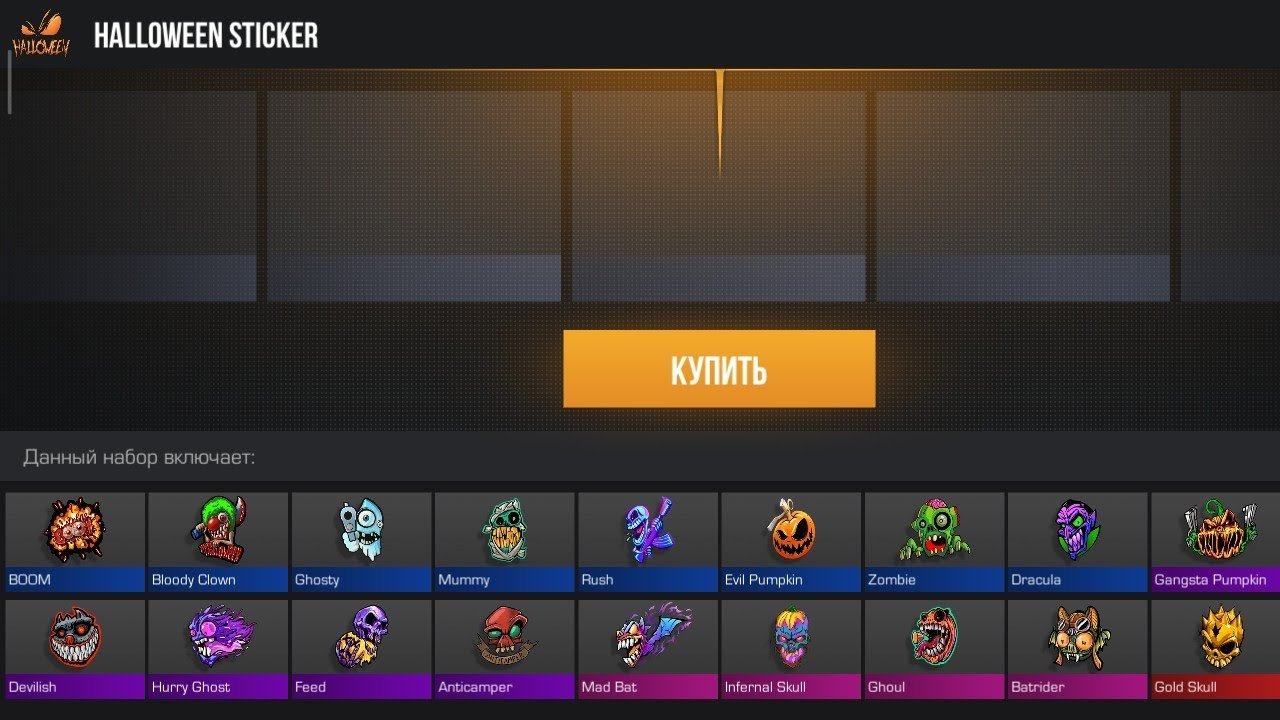Pick the Mummy sticker

click(x=504, y=541)
